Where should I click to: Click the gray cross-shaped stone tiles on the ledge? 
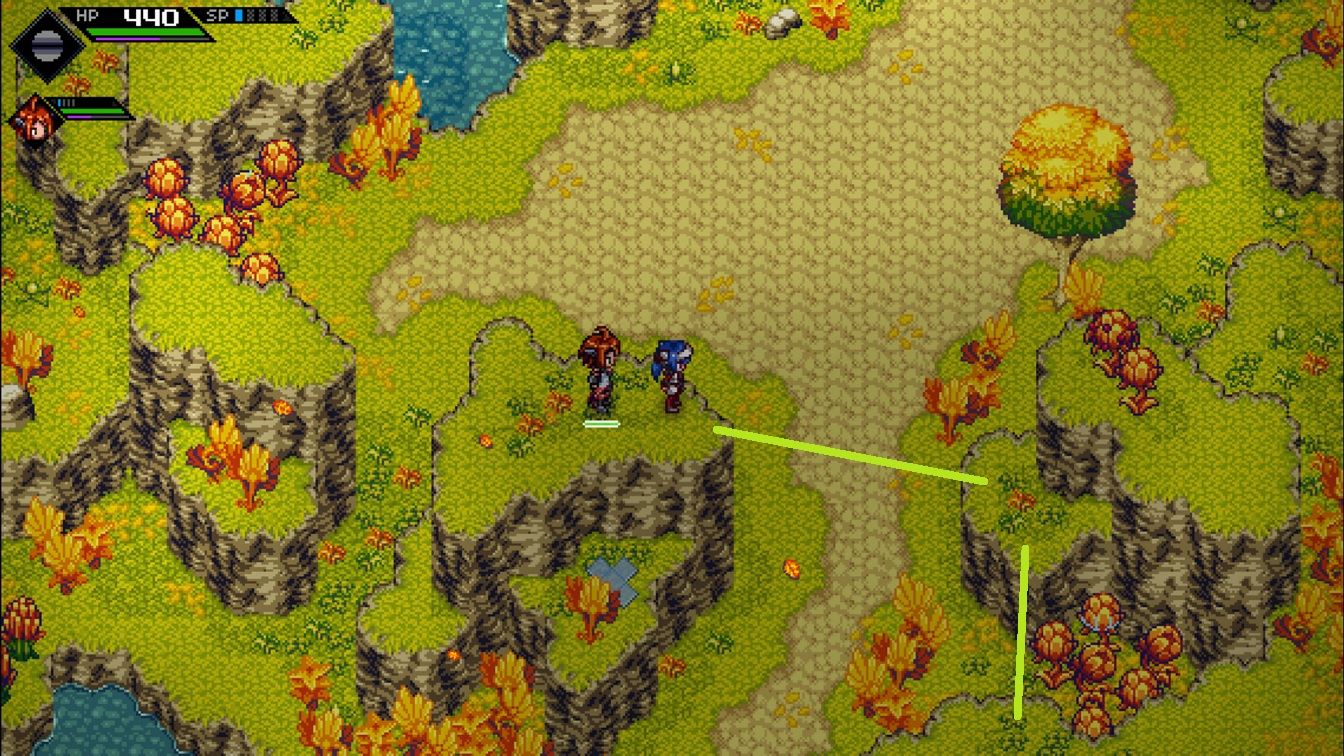(x=613, y=578)
